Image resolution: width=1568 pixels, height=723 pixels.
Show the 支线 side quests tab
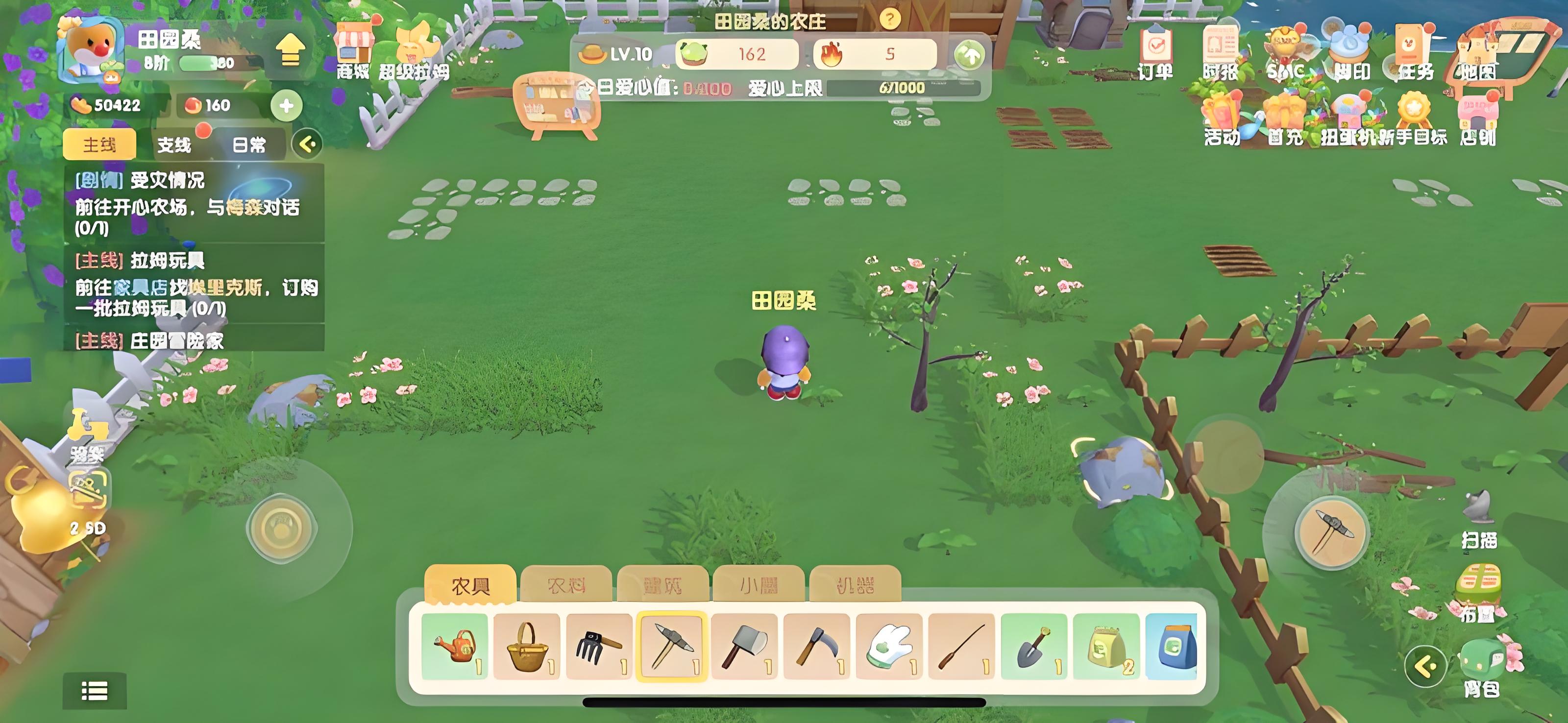coord(174,144)
